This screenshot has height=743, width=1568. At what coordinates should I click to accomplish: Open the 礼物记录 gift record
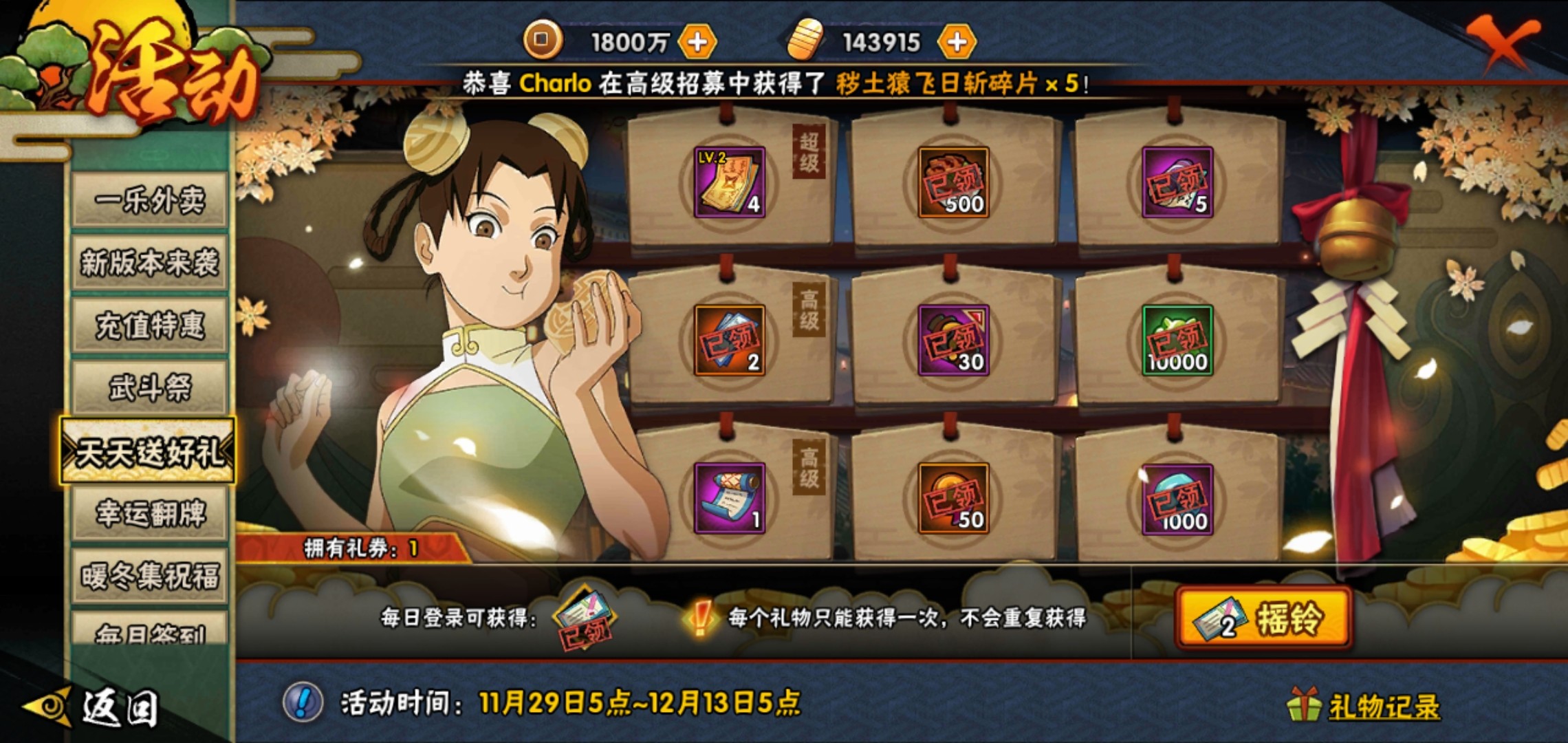[1382, 707]
